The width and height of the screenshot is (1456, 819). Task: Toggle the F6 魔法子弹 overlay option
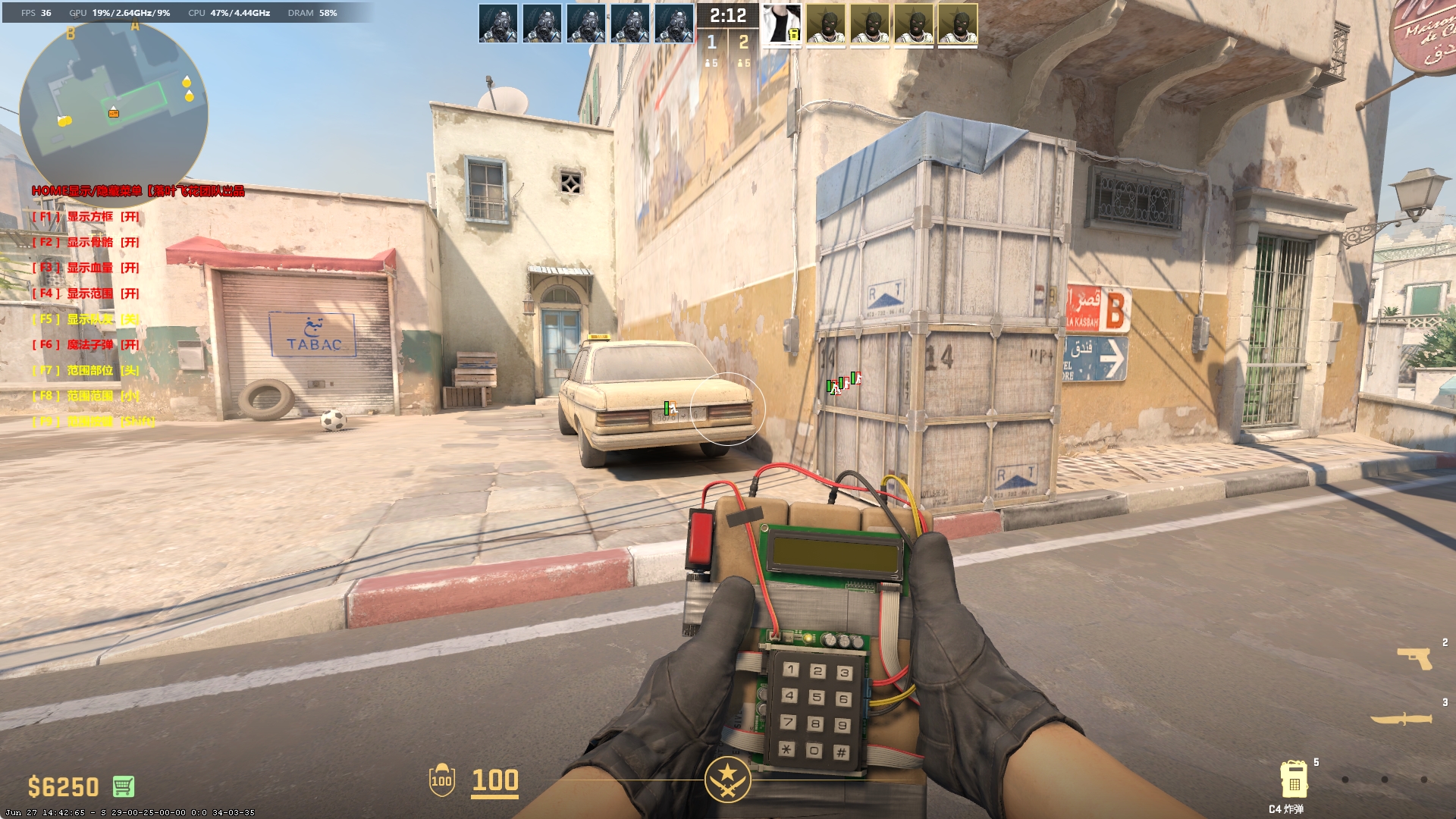(x=86, y=345)
